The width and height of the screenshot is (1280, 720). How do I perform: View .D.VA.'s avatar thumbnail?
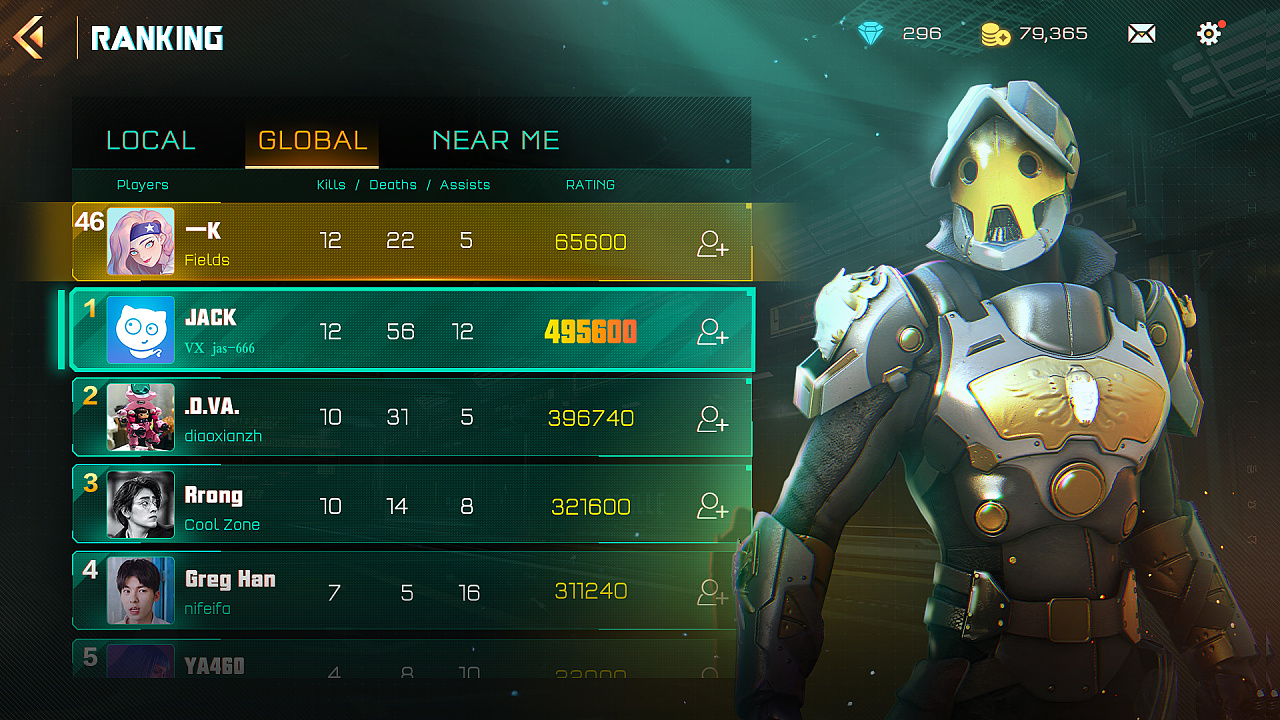[x=141, y=418]
